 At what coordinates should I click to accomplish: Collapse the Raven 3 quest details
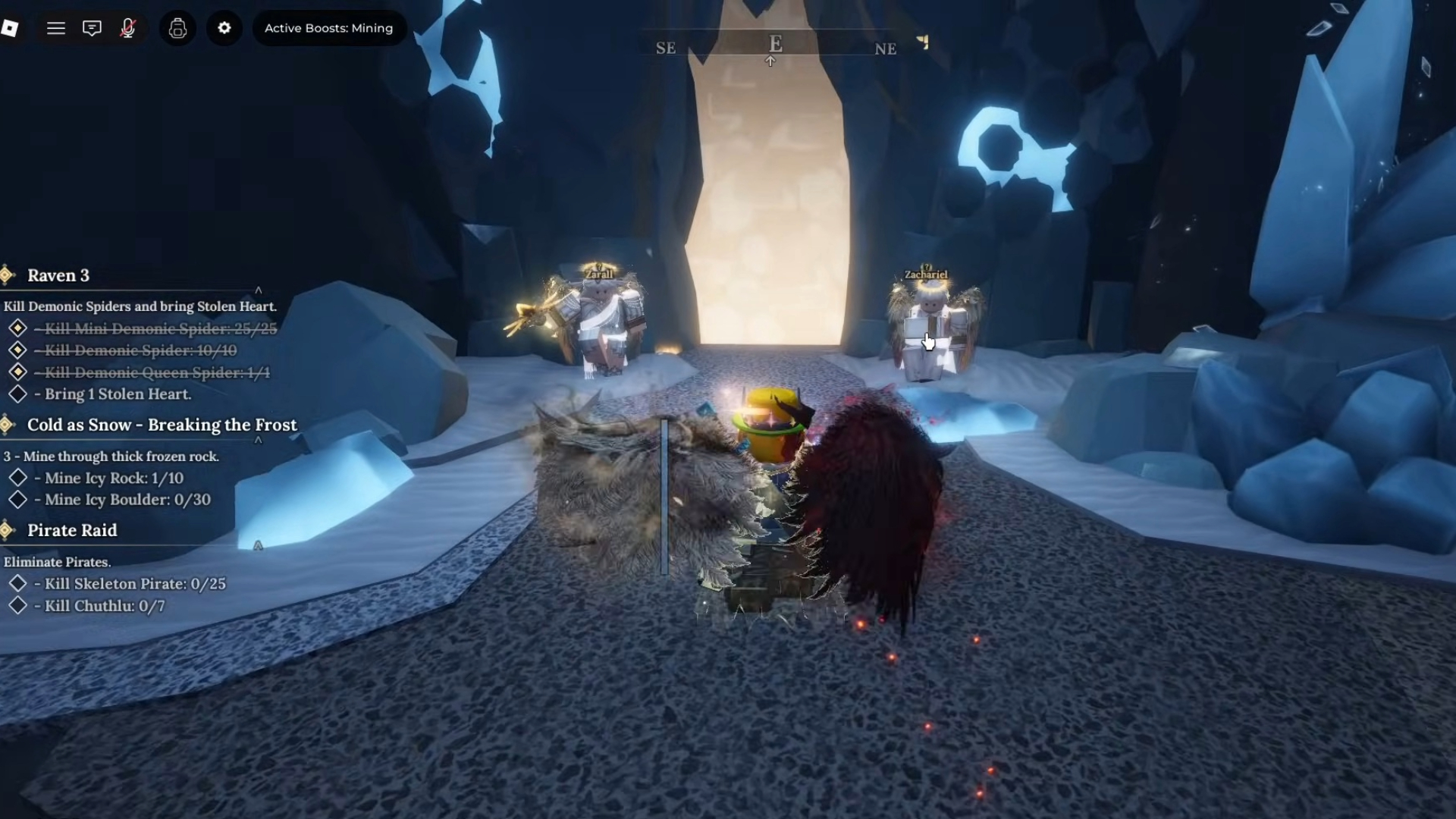[259, 290]
